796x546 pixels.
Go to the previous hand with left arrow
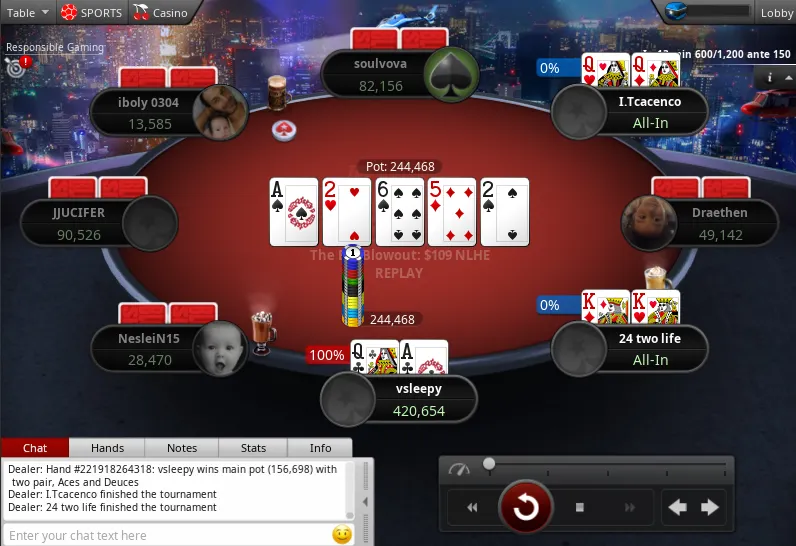coord(677,508)
